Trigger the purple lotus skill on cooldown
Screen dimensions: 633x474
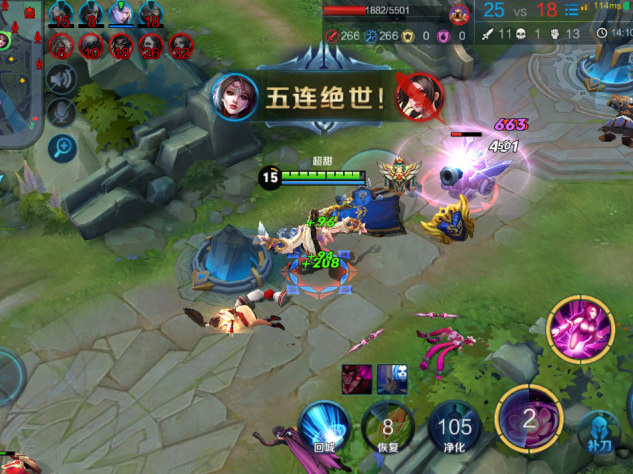tap(529, 417)
